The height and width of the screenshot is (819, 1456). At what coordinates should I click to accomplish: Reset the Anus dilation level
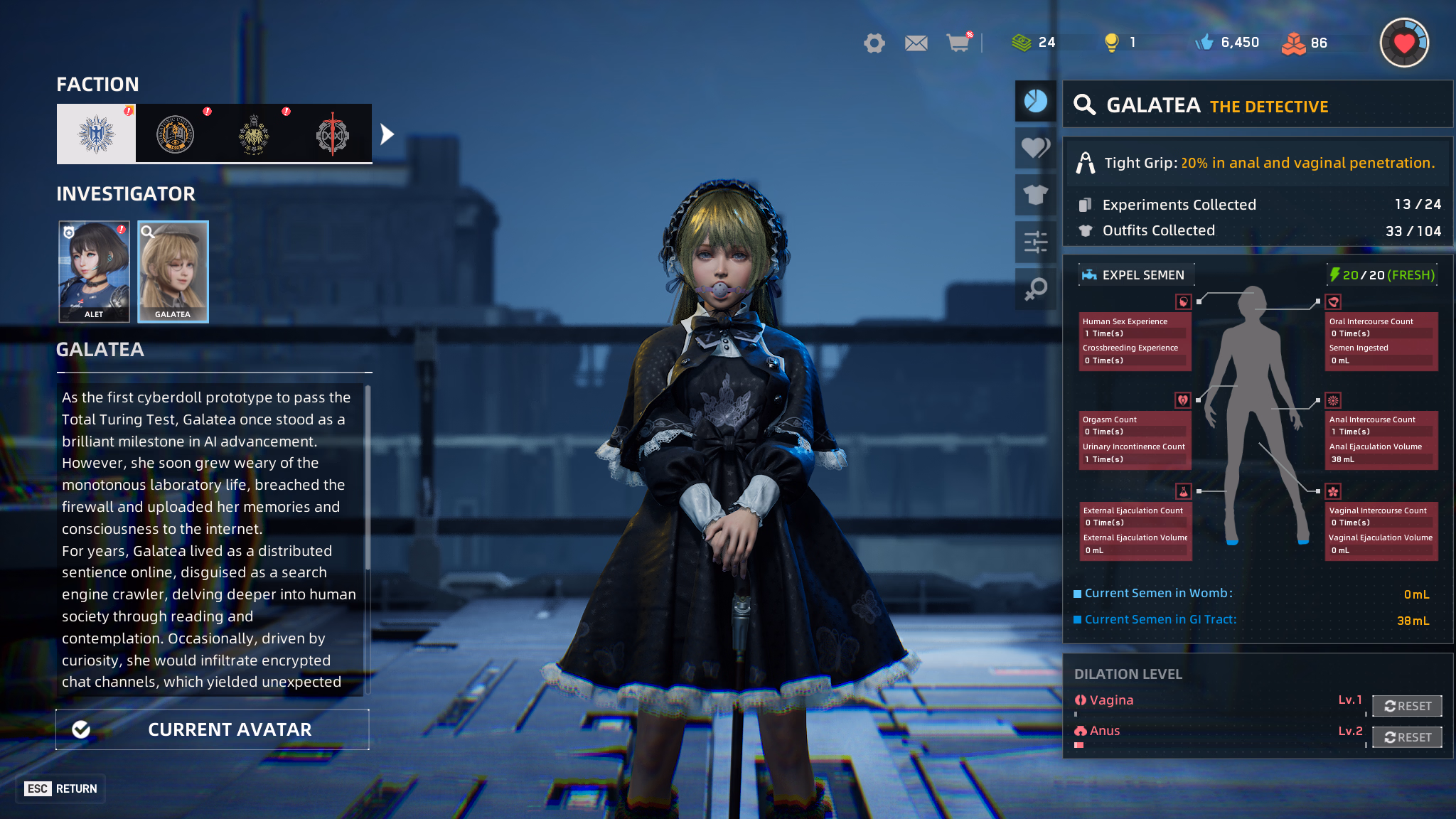click(1407, 737)
